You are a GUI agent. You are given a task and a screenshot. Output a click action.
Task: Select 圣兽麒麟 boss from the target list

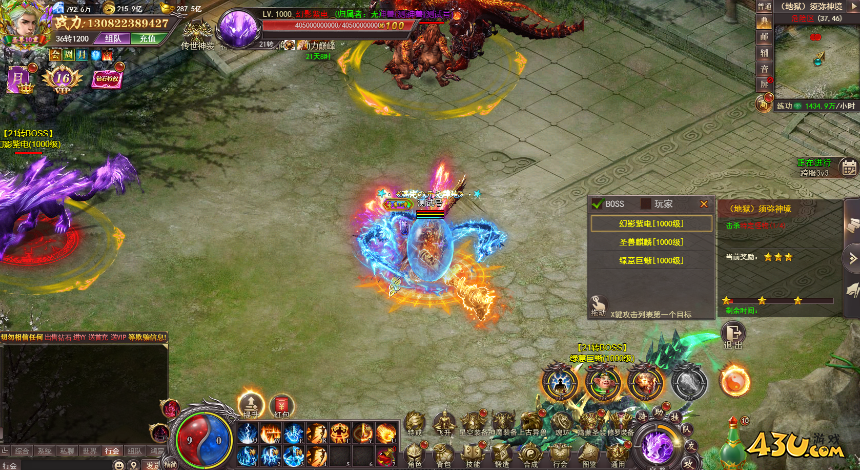[651, 242]
